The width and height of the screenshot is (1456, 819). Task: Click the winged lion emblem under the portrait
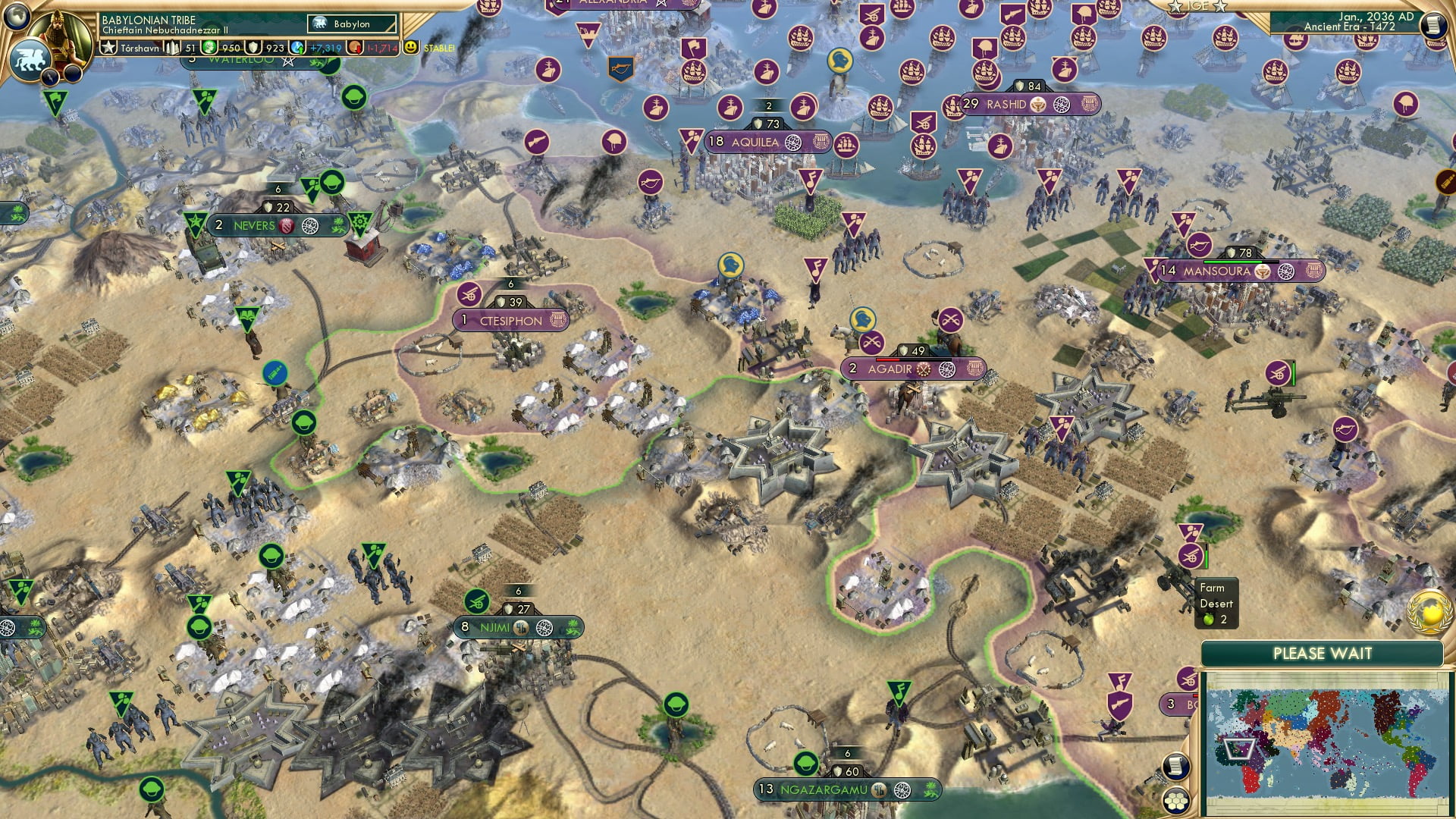[32, 59]
